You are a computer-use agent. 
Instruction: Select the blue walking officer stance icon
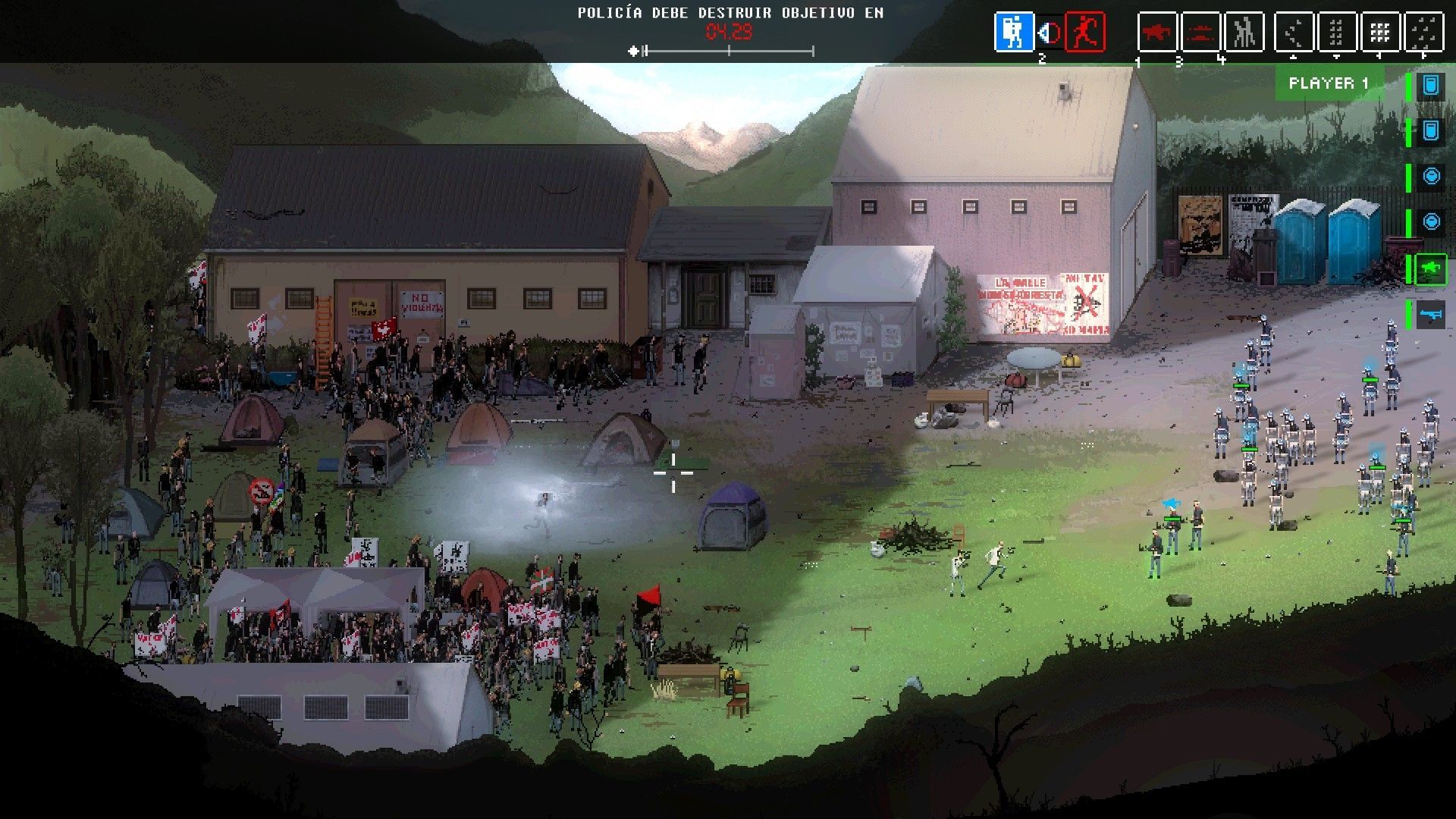point(1014,33)
